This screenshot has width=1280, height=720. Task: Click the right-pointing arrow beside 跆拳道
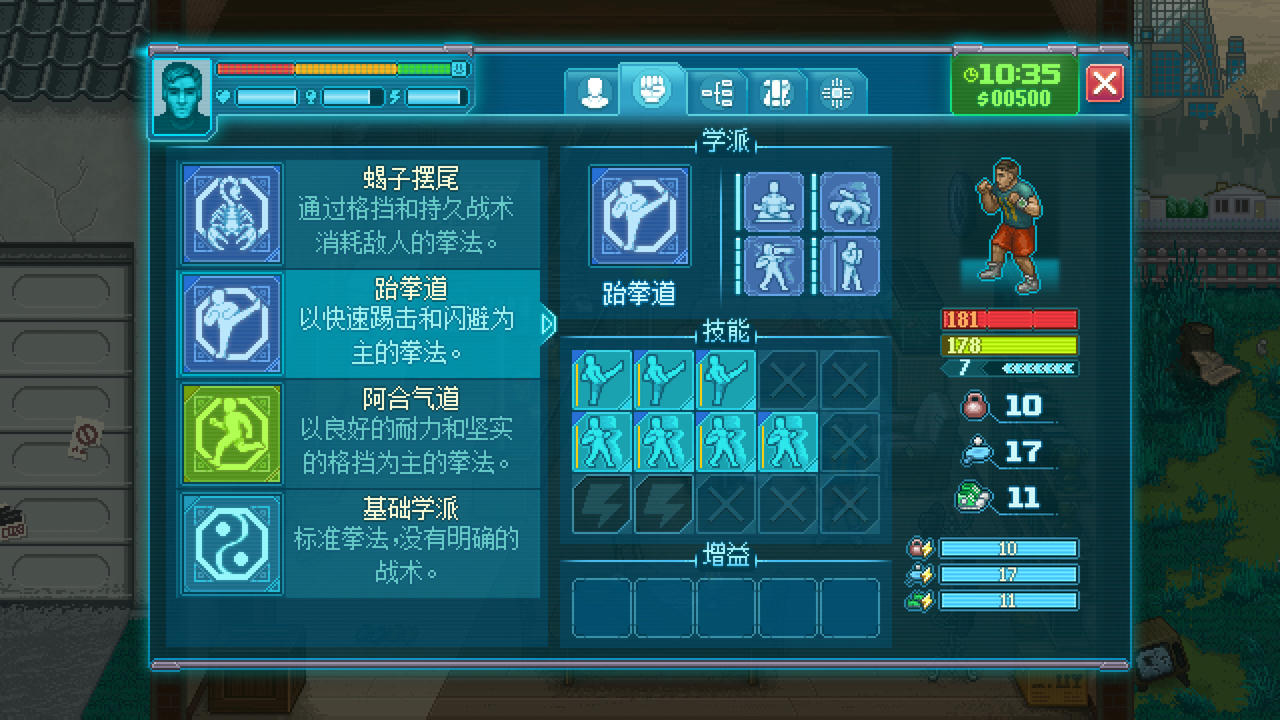pyautogui.click(x=550, y=324)
